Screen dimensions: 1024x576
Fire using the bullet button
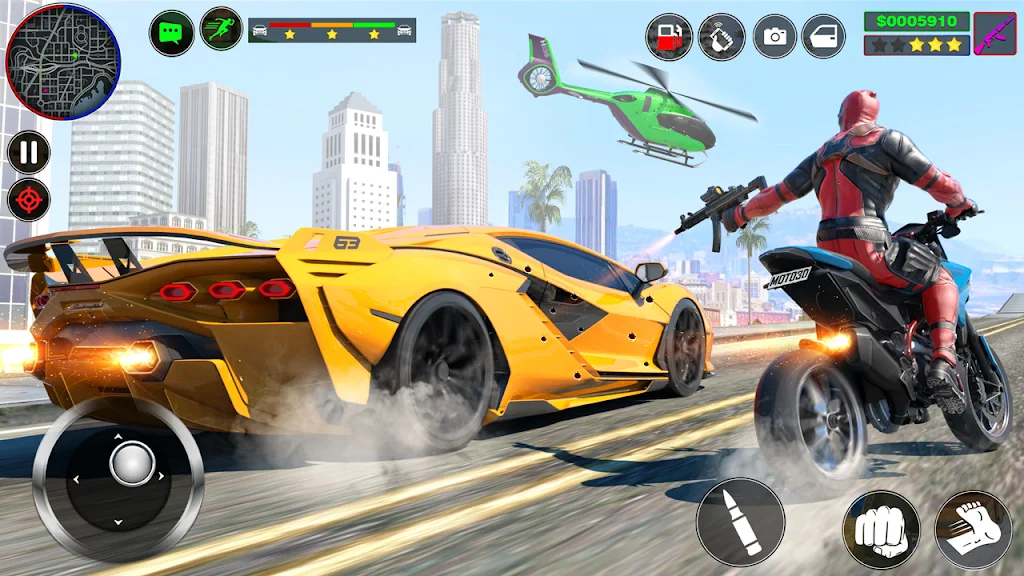740,521
